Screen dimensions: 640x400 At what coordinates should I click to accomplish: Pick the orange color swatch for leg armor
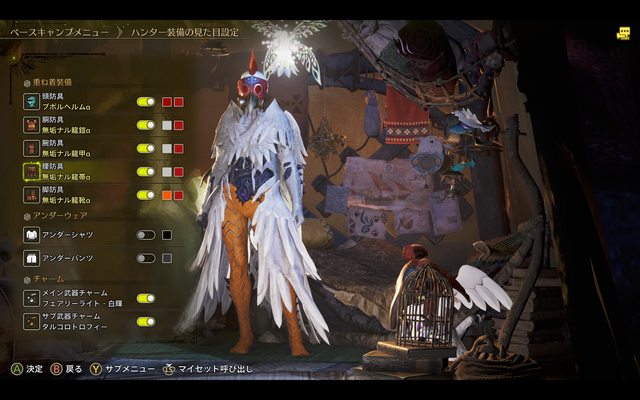(167, 195)
